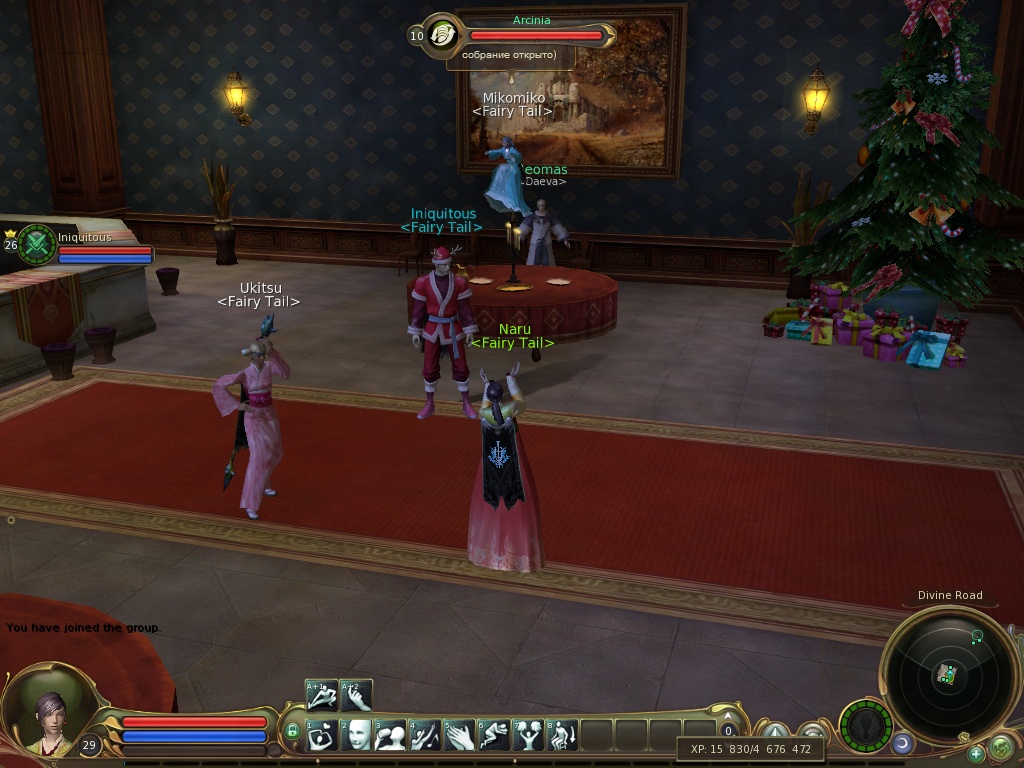Use the A+1 lunging pose emote

click(321, 695)
